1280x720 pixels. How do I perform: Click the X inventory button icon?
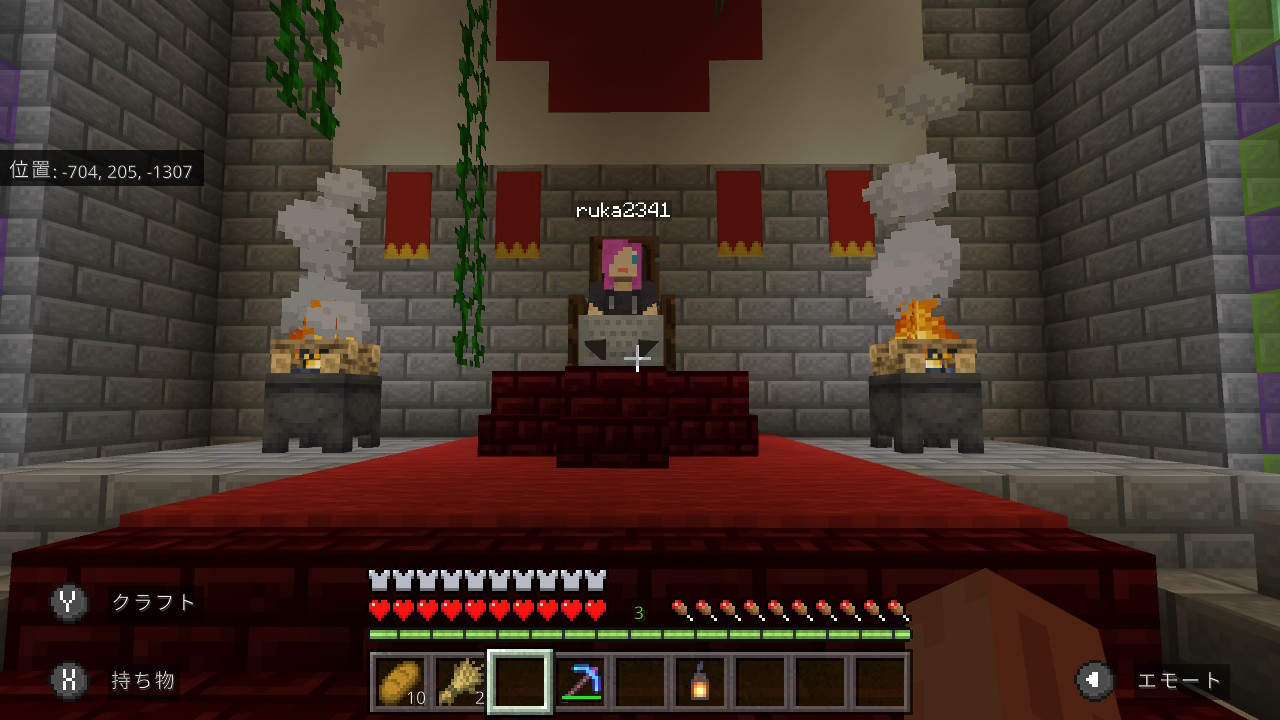[67, 681]
